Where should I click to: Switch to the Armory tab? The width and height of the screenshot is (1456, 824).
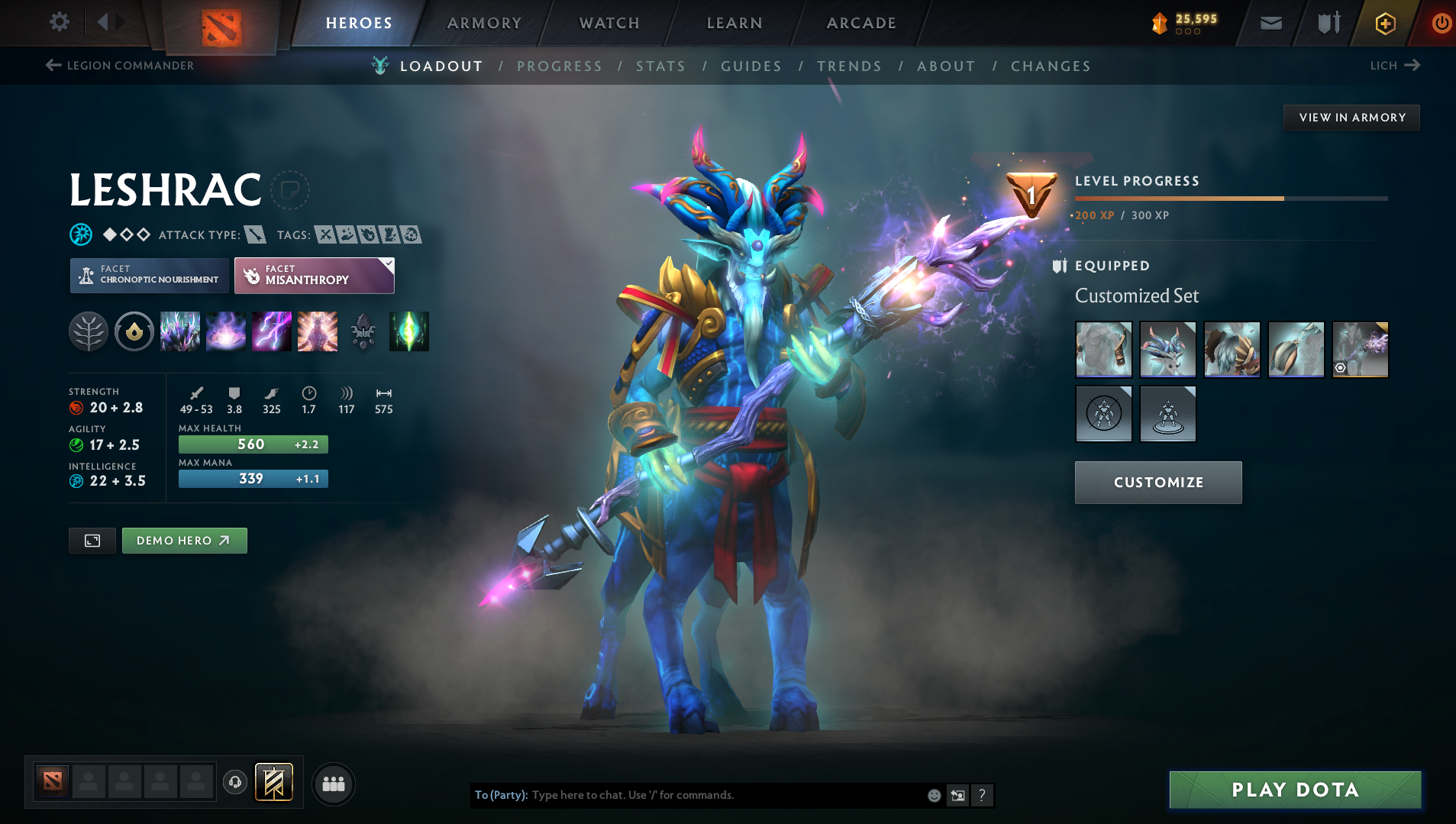coord(484,23)
